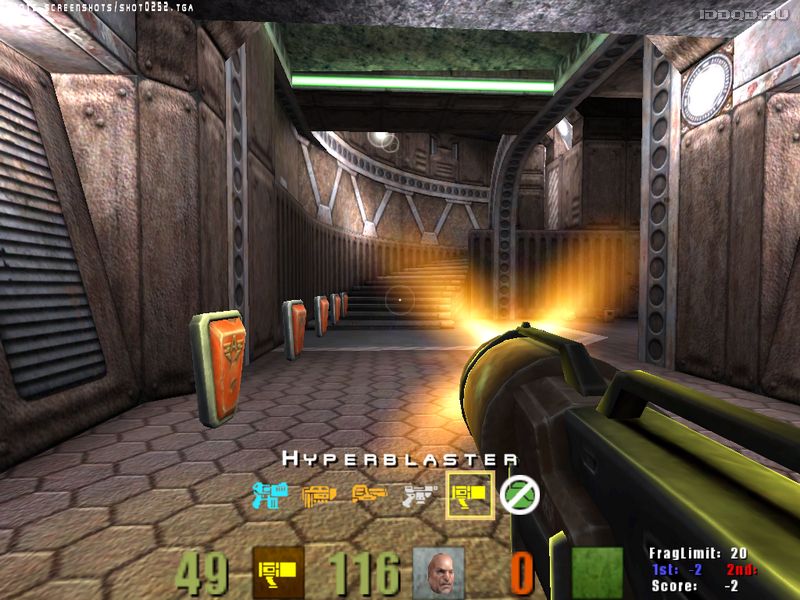
Task: Click the green crossed-out circle weapon icon
Action: click(520, 493)
